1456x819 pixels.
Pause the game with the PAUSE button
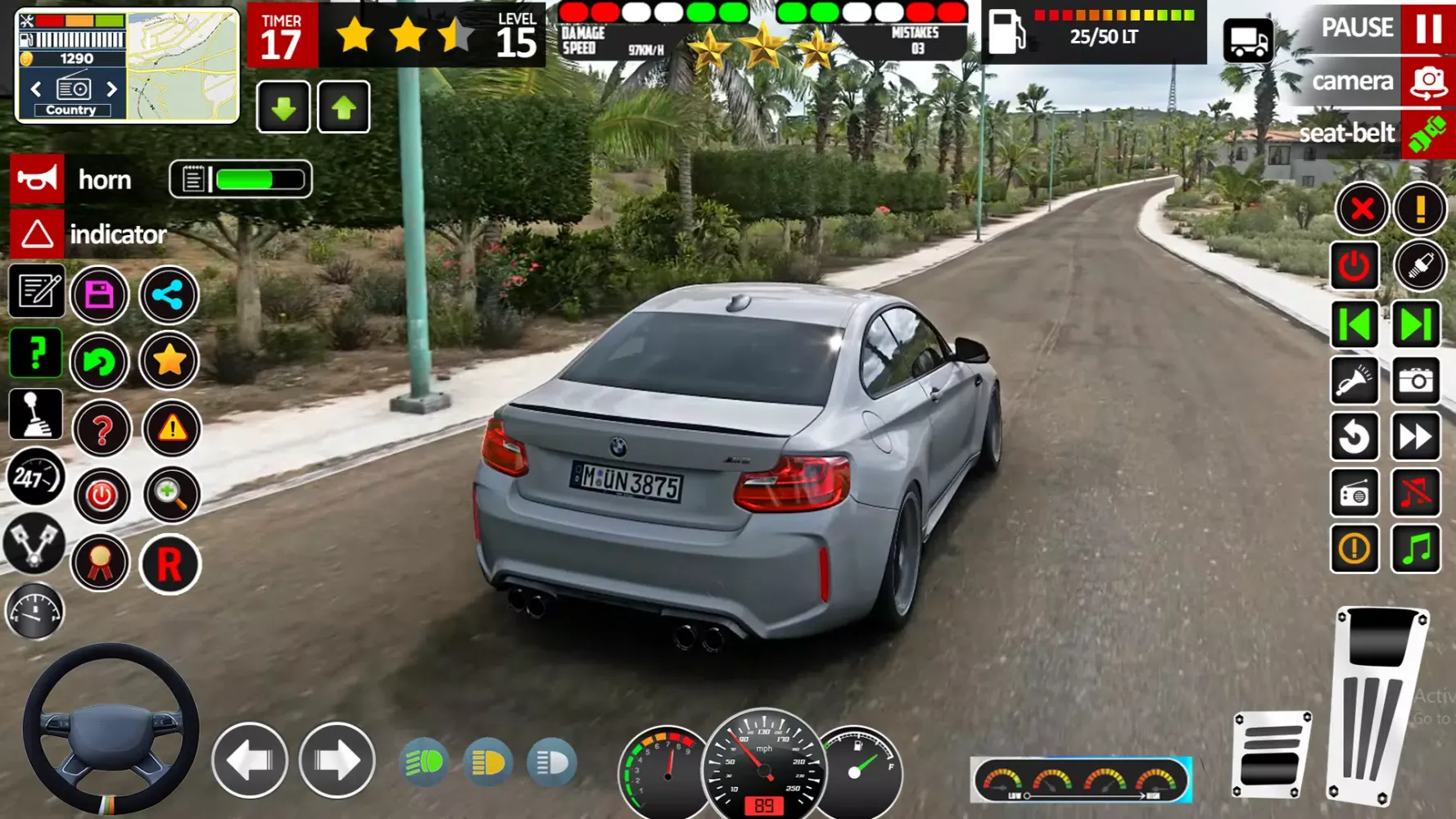coord(1428,27)
